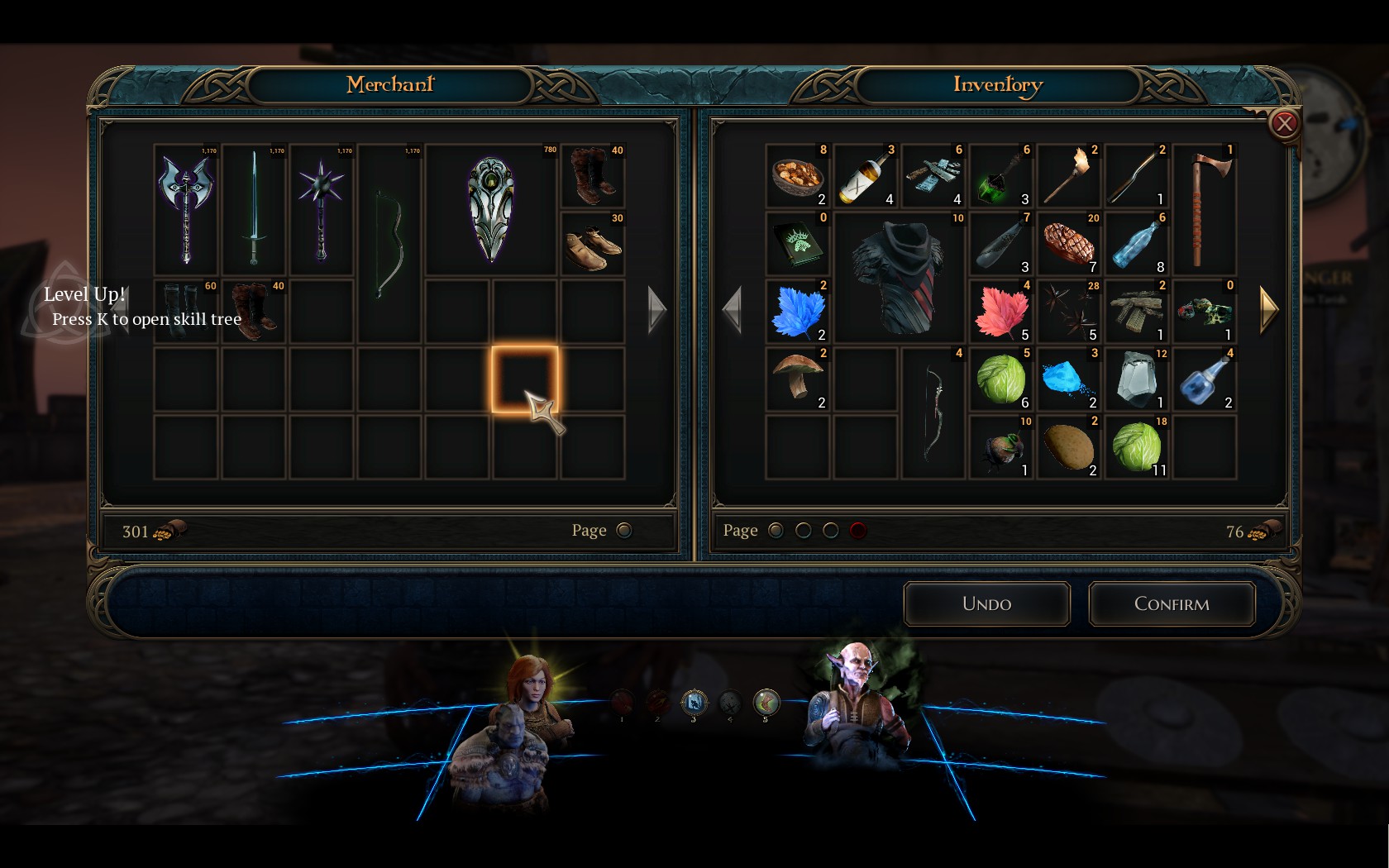Go to previous inventory page arrow
1389x868 pixels.
pos(731,310)
